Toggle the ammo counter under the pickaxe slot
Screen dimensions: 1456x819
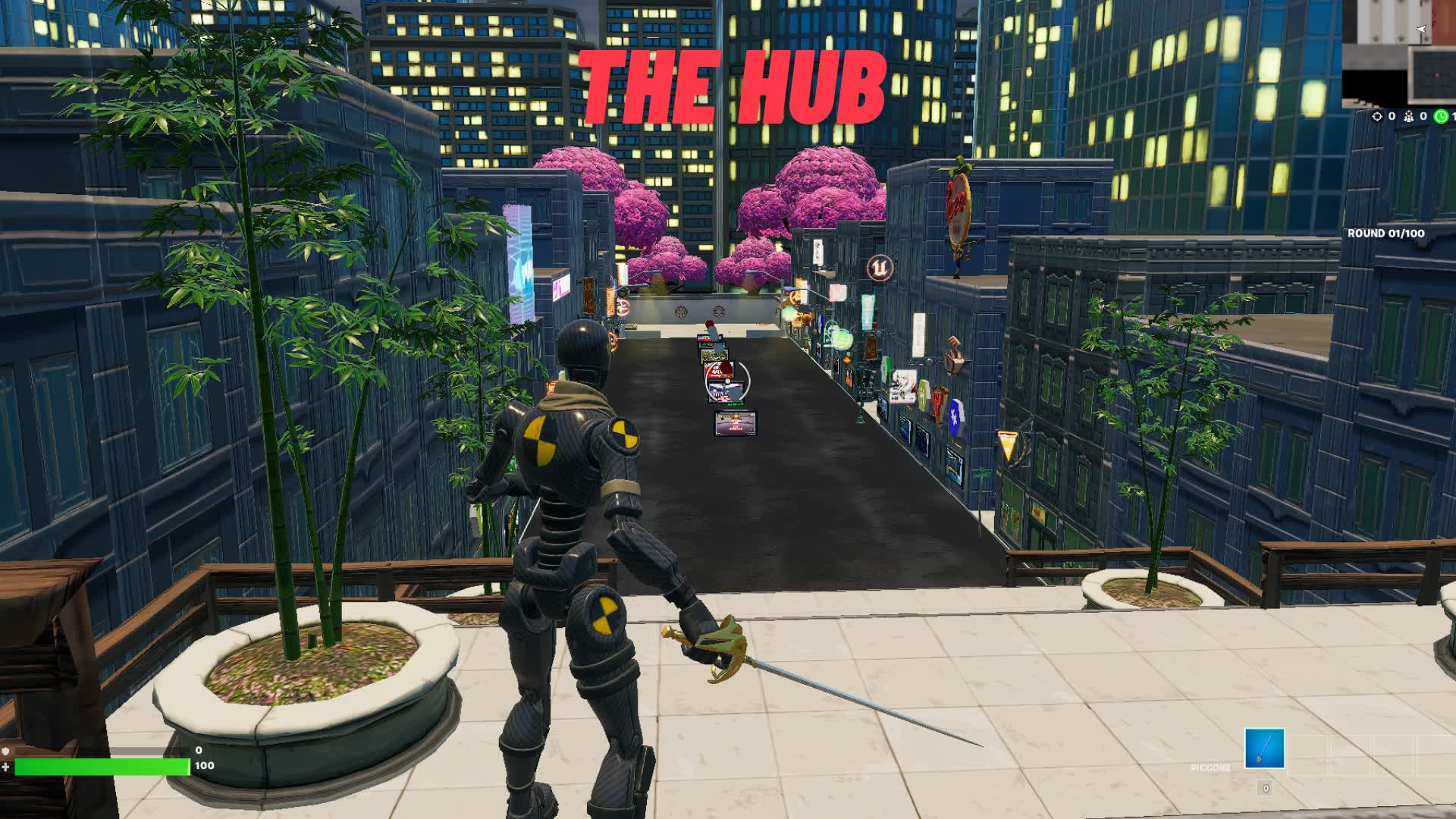(x=1265, y=789)
